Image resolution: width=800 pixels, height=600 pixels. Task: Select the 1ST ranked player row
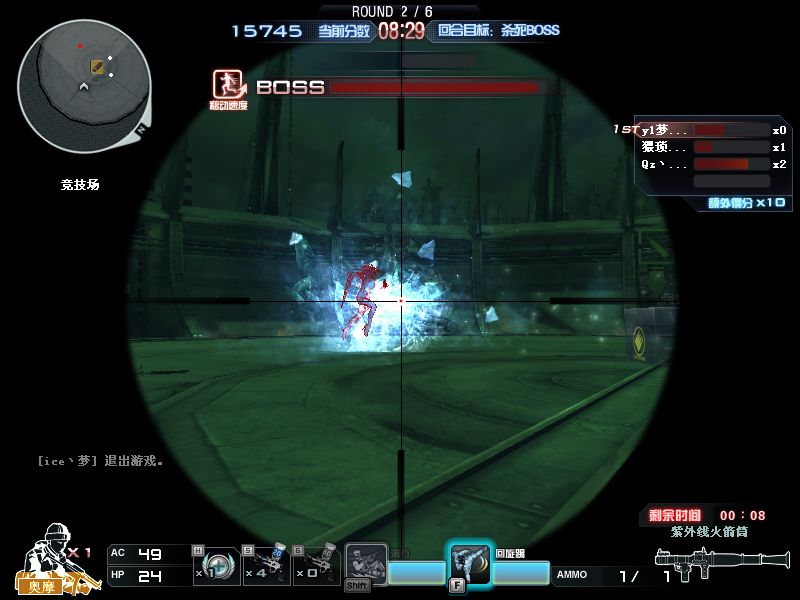pos(700,130)
